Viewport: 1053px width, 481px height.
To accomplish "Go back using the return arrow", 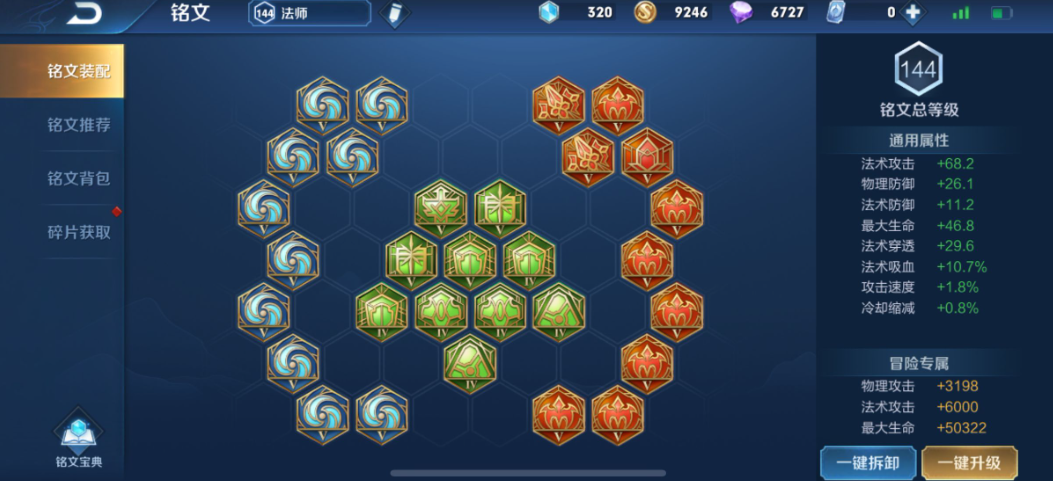I will coord(83,14).
